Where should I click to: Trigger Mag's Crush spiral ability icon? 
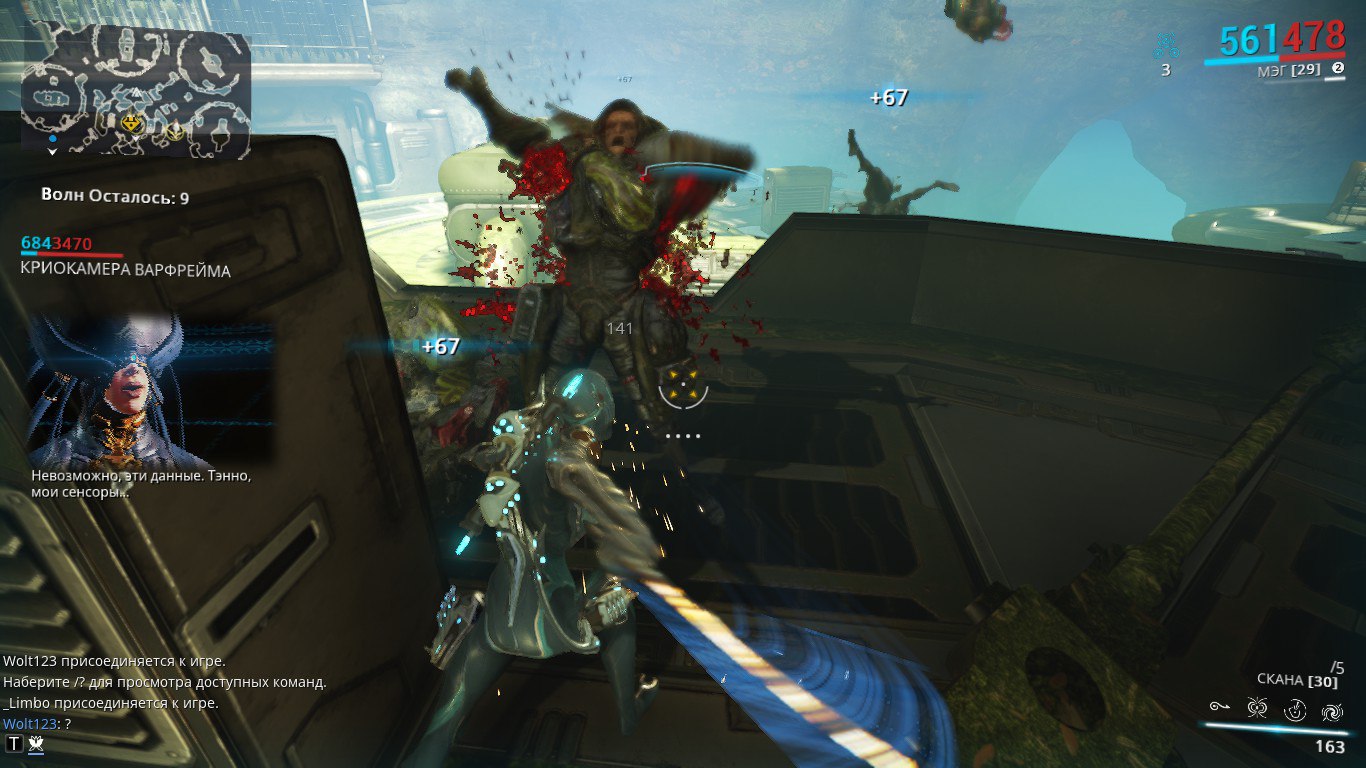pyautogui.click(x=1332, y=711)
